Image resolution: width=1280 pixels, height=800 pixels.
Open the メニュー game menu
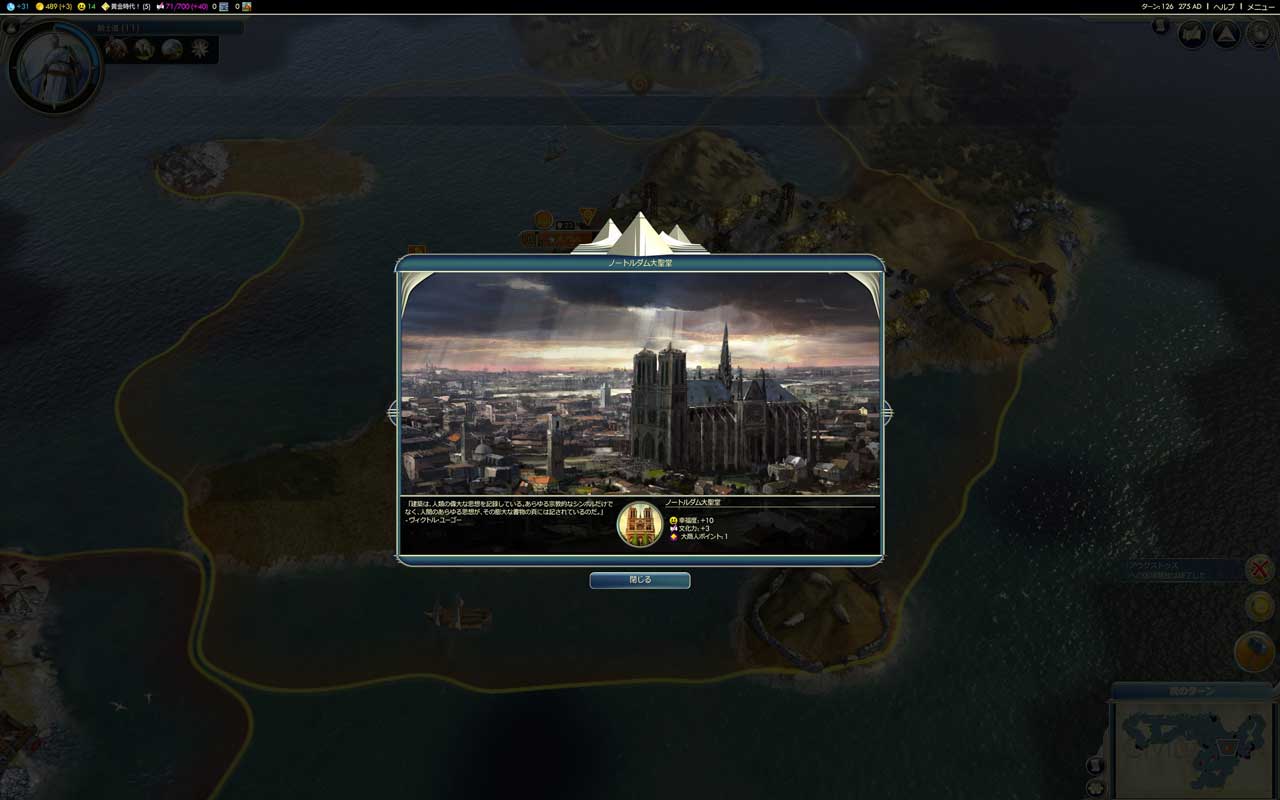(x=1260, y=6)
